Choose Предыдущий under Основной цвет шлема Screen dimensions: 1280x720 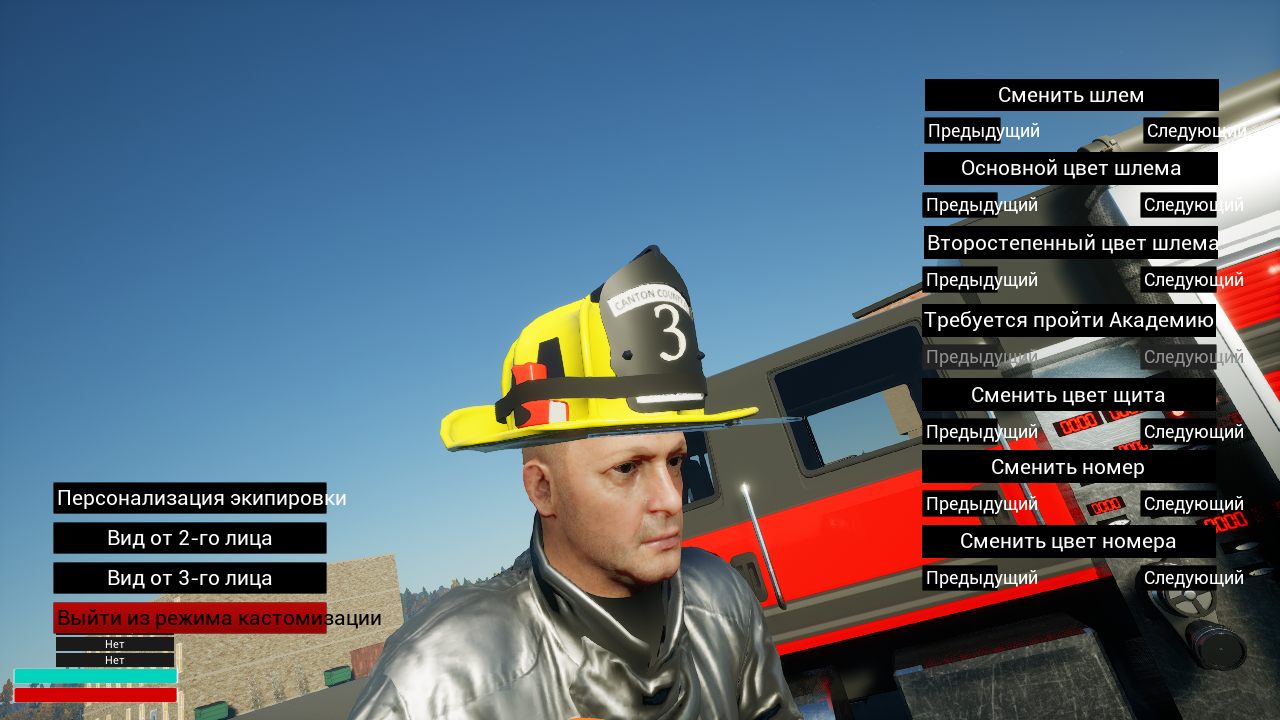pyautogui.click(x=960, y=205)
